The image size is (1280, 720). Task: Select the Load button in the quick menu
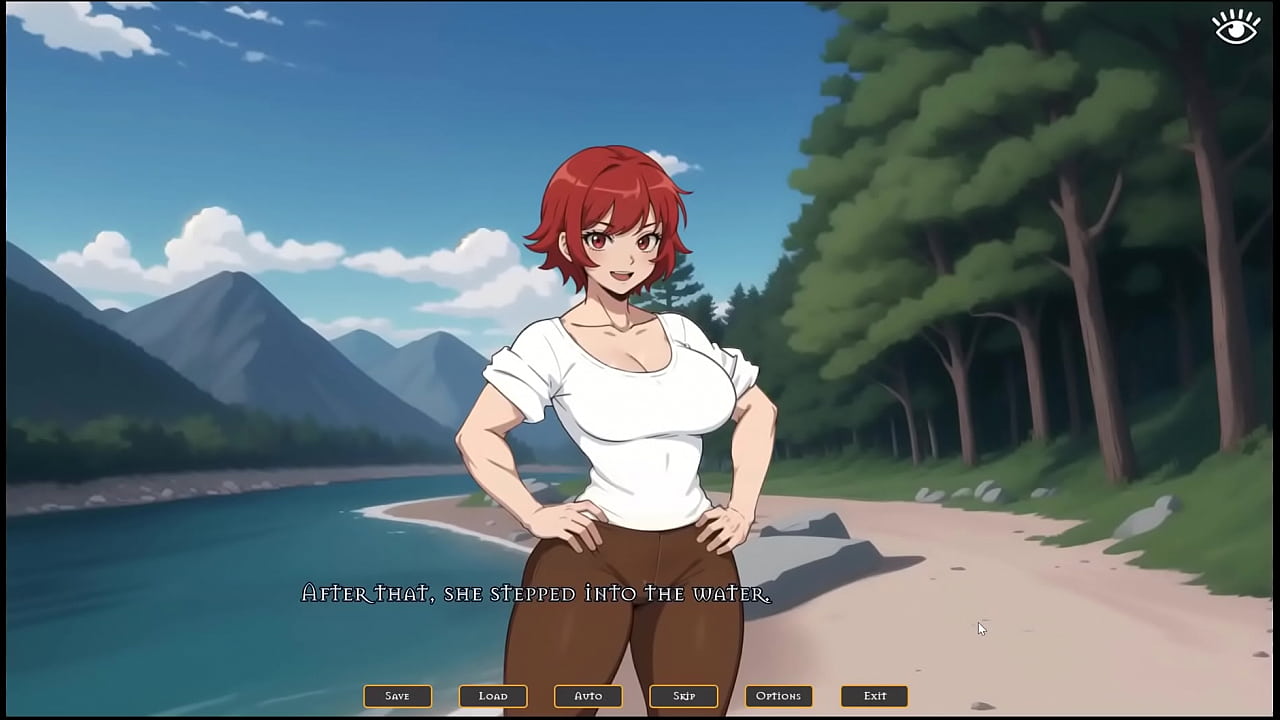pos(492,695)
